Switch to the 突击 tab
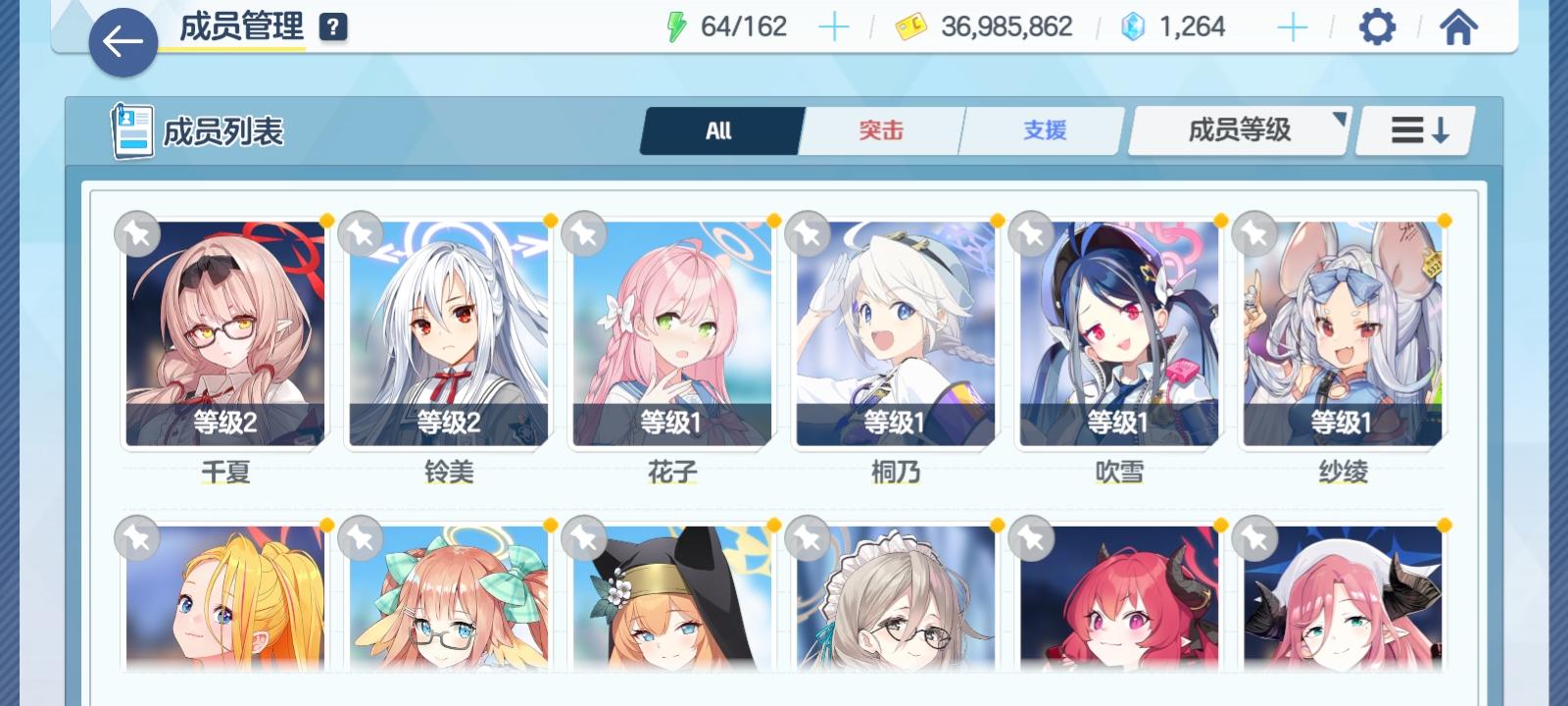 [879, 128]
